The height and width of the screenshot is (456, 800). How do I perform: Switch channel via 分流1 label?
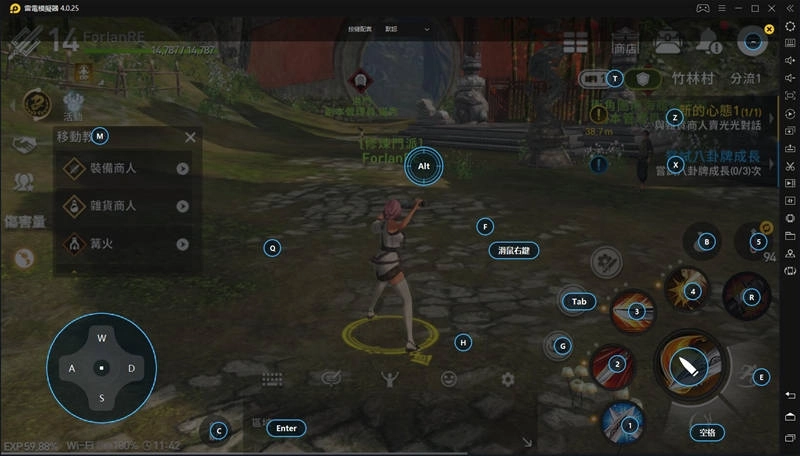[745, 78]
